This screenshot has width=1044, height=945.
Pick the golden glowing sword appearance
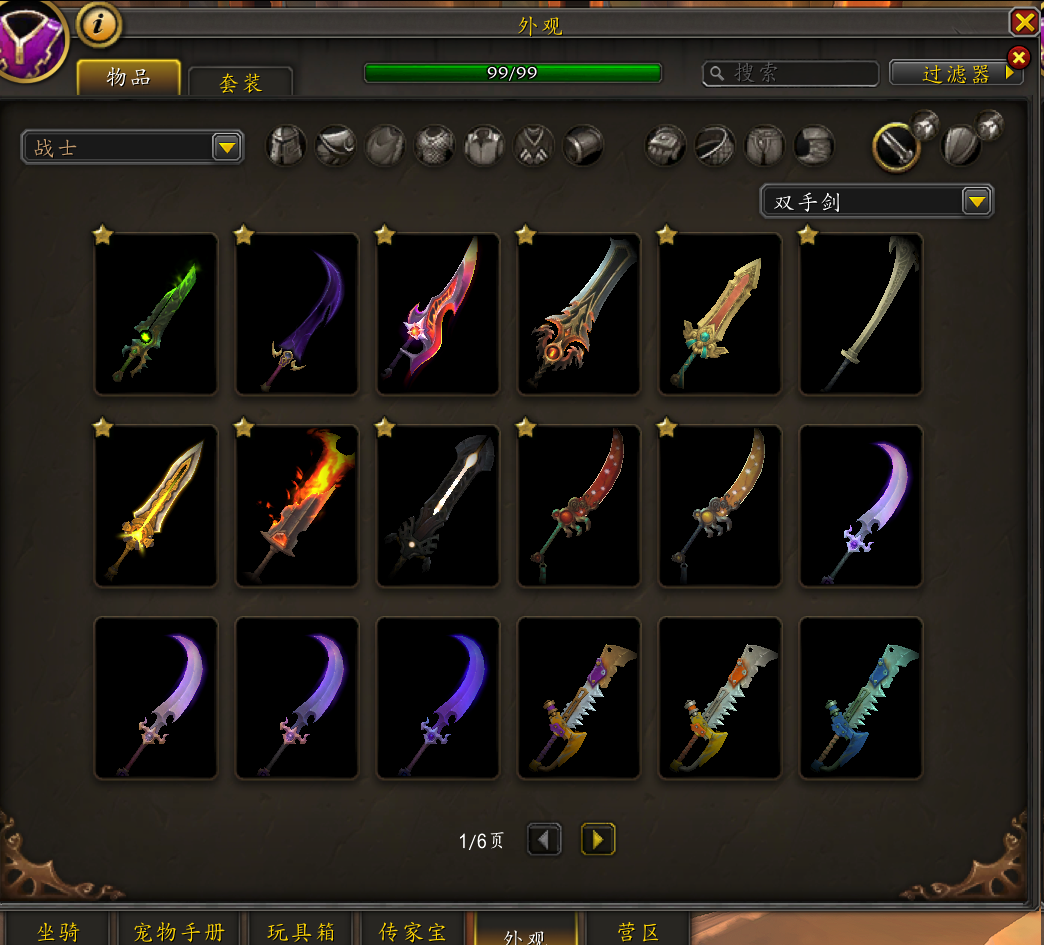[156, 506]
